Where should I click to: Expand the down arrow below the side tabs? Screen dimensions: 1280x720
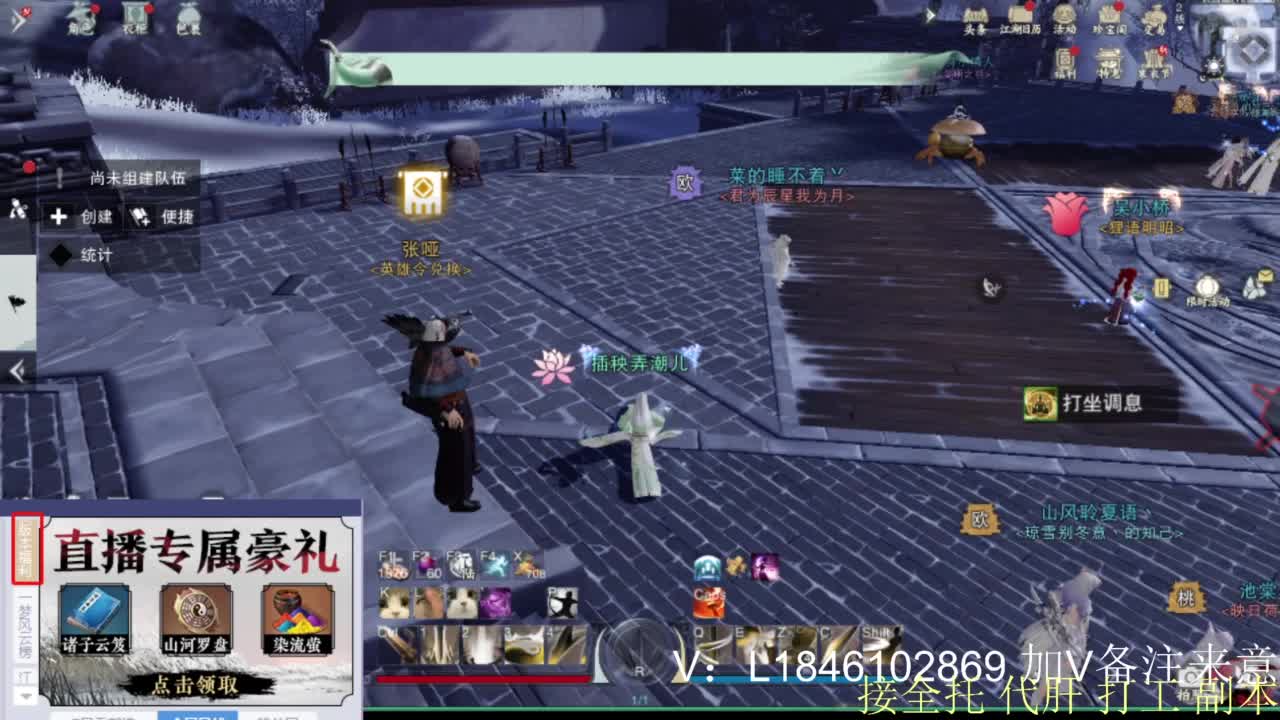coord(23,697)
